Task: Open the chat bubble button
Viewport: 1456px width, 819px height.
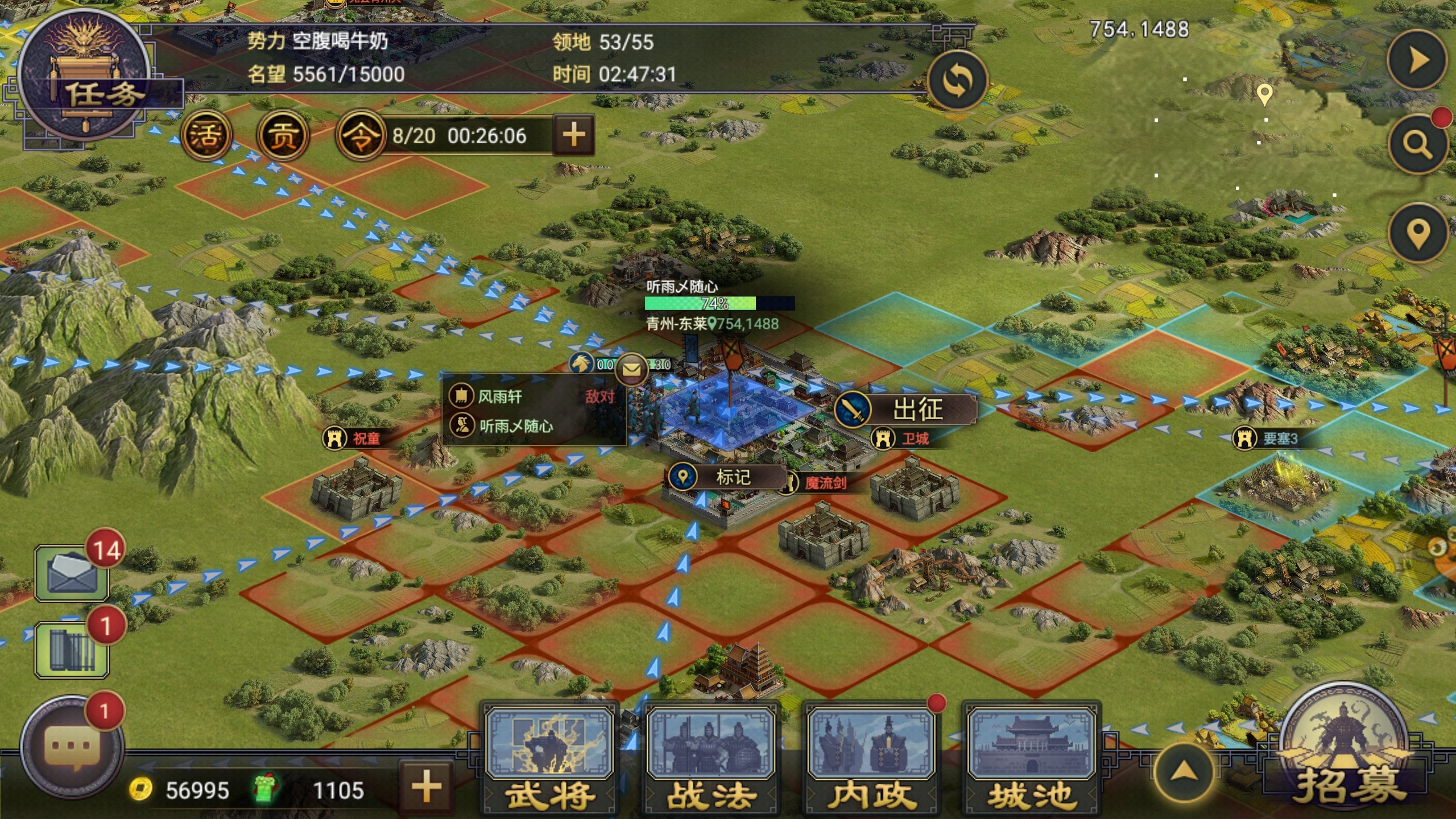Action: pos(72,746)
